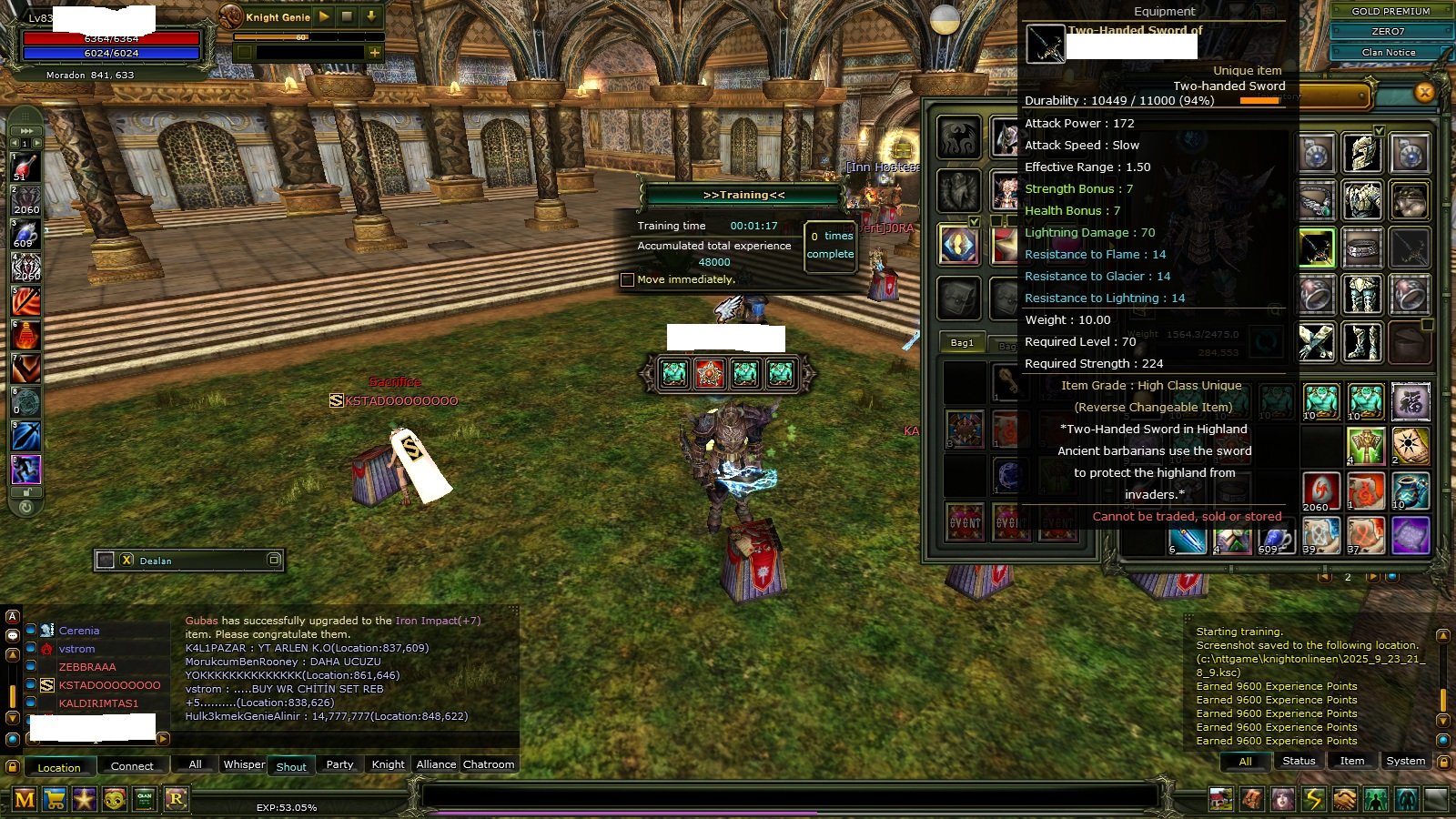The image size is (1456, 819).
Task: Open the Power-Up Store cart icon
Action: click(x=55, y=797)
